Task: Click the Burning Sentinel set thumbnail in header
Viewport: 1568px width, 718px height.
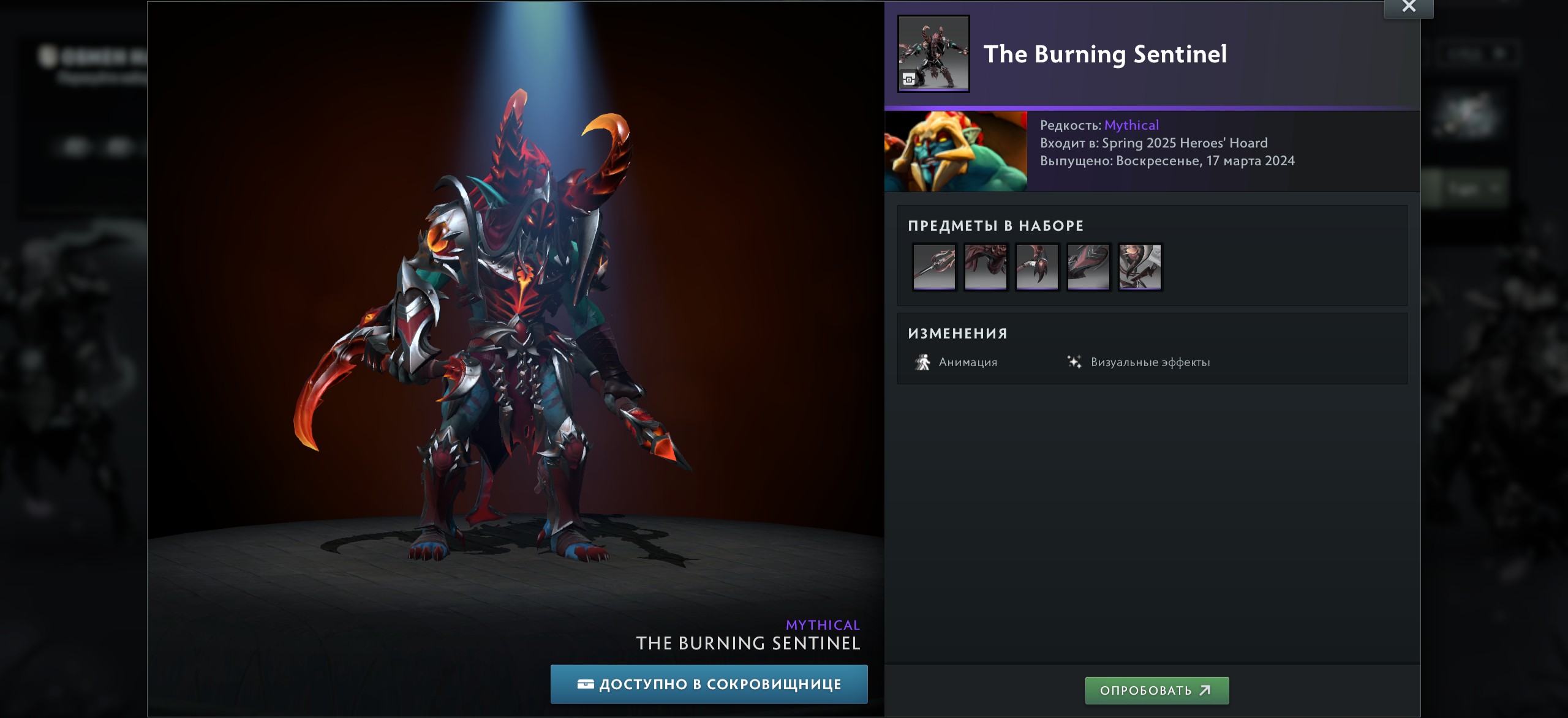Action: point(933,54)
